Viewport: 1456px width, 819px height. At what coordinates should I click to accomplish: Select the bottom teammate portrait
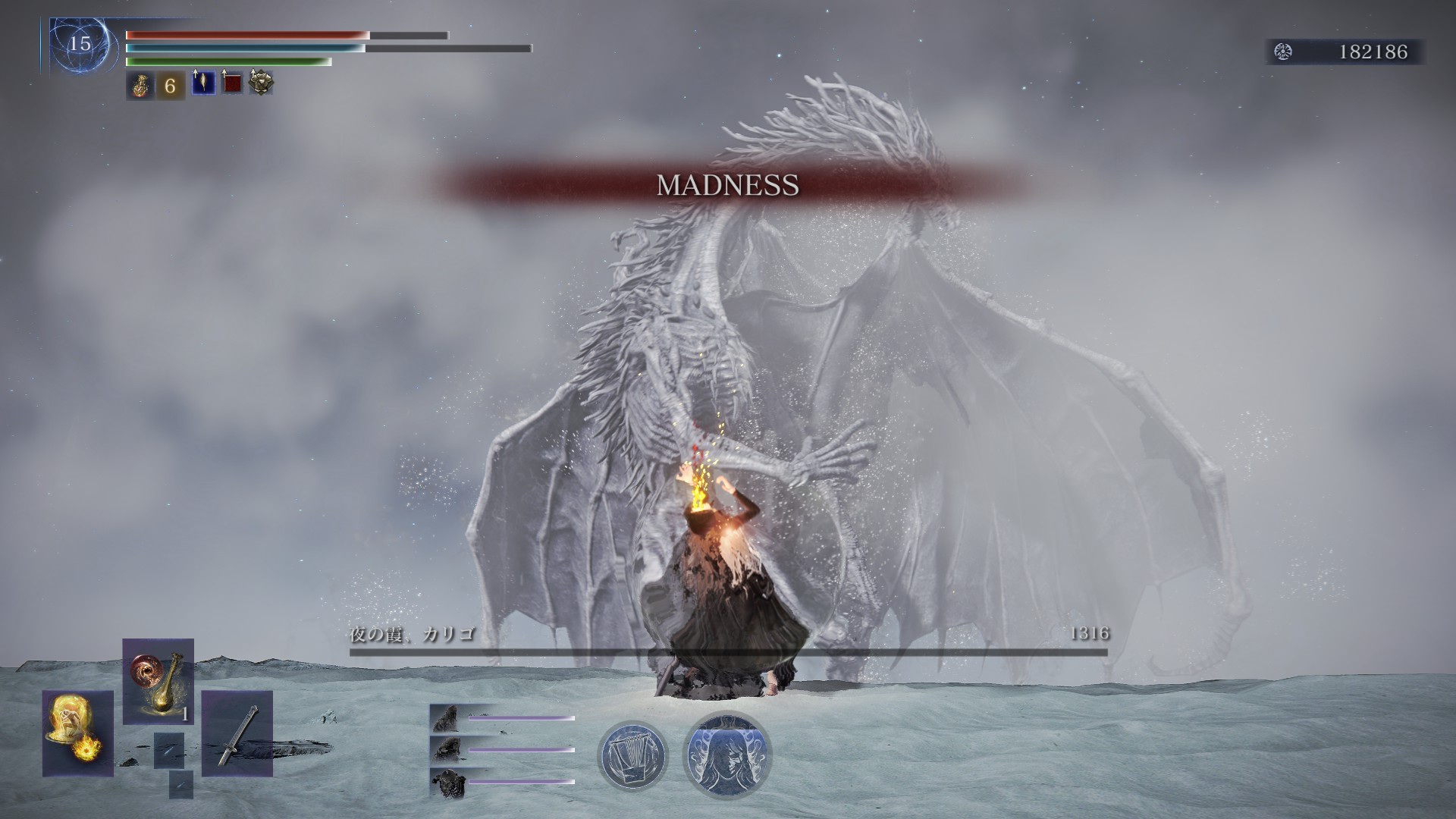click(446, 782)
